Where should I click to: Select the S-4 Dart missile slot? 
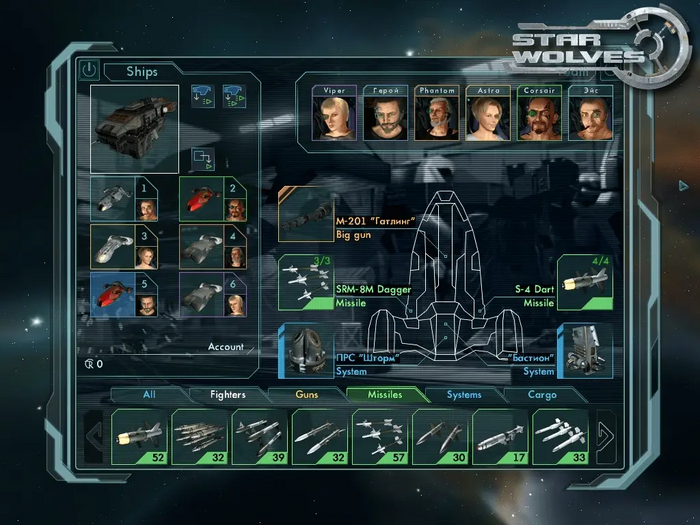pos(584,282)
